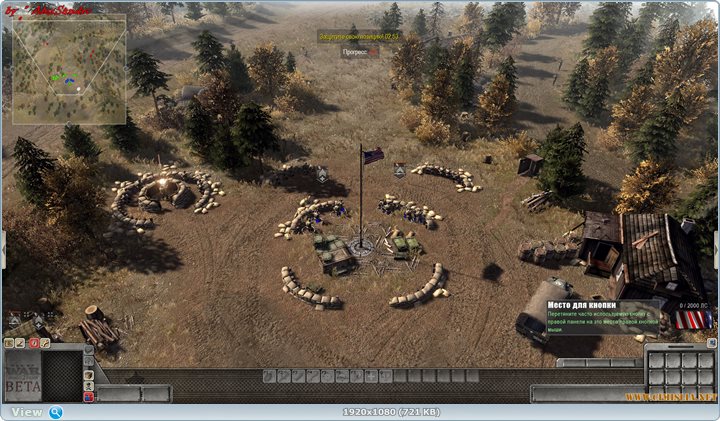The width and height of the screenshot is (720, 421).
Task: Click the red circular HUD button
Action: point(35,343)
